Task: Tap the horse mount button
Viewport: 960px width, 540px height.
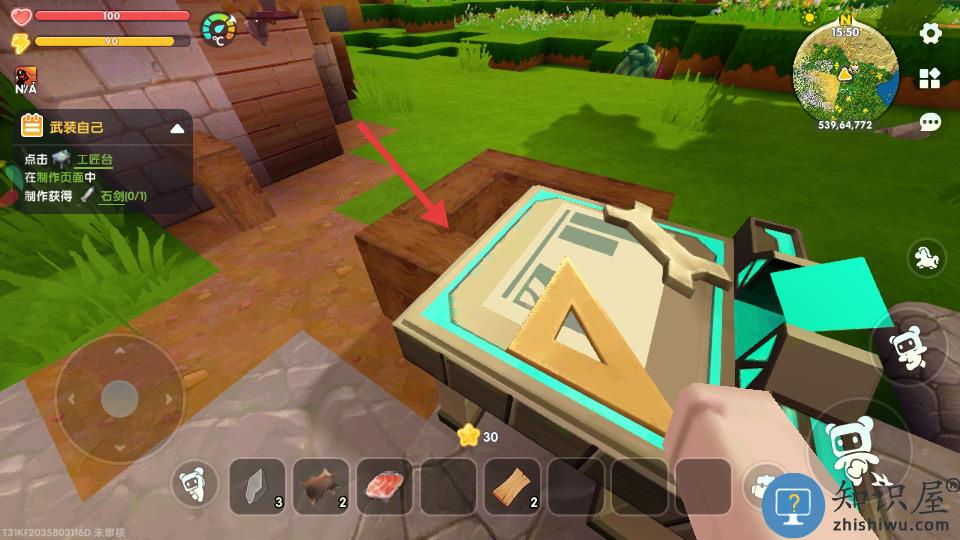Action: [x=927, y=259]
